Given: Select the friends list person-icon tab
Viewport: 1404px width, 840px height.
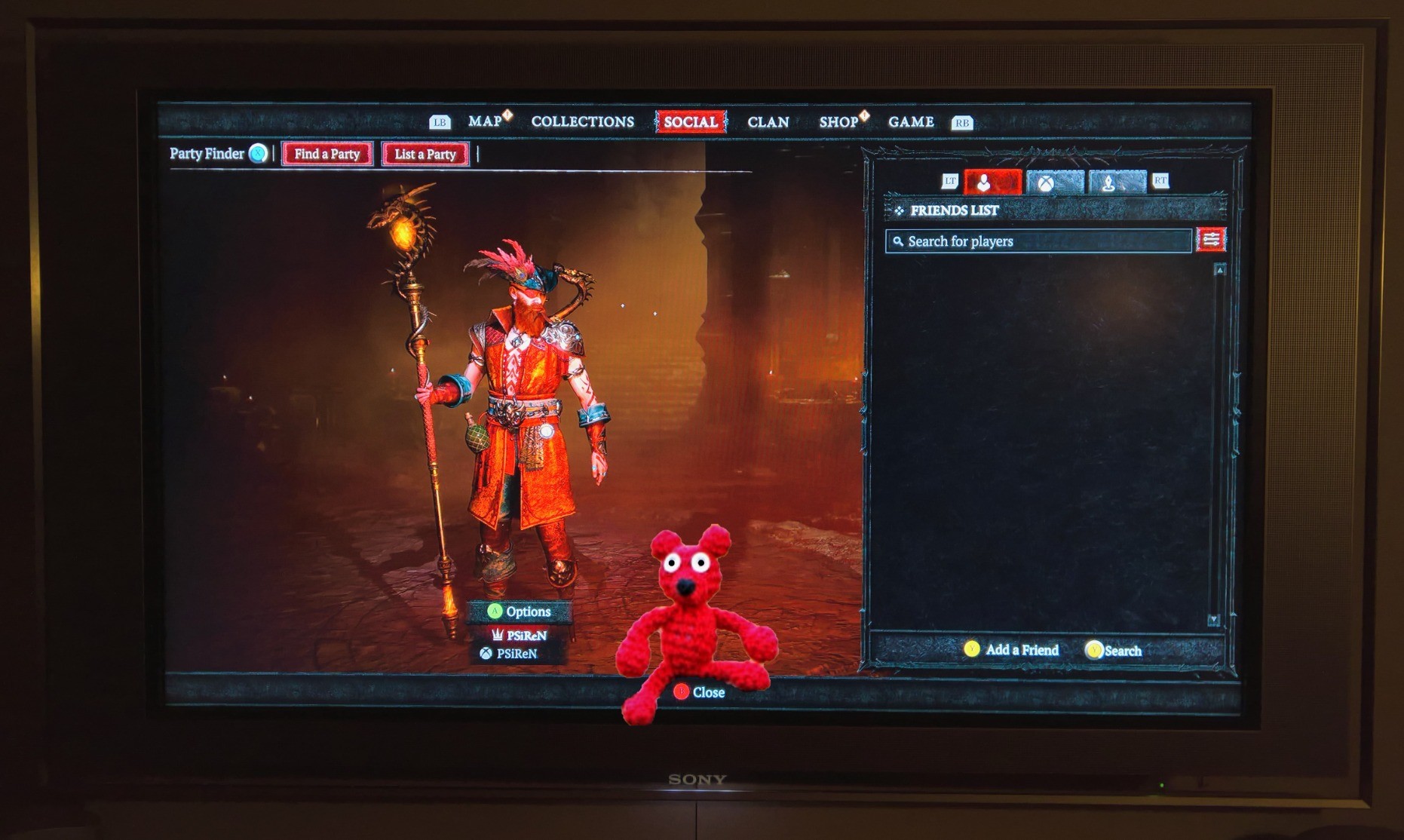Looking at the screenshot, I should (x=992, y=182).
